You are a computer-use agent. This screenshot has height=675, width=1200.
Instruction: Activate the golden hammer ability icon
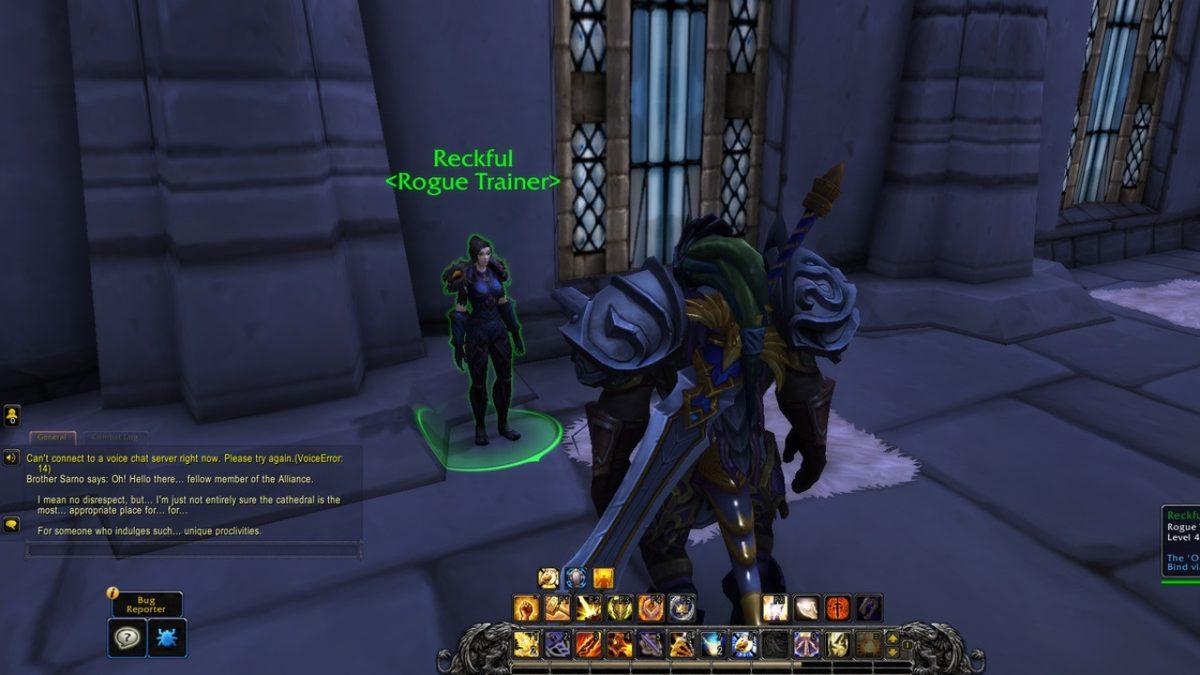558,608
